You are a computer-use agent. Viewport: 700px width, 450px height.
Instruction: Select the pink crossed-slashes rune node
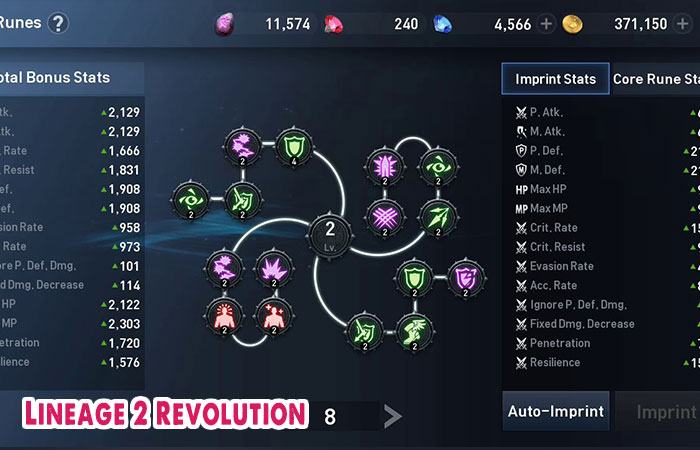pyautogui.click(x=383, y=216)
